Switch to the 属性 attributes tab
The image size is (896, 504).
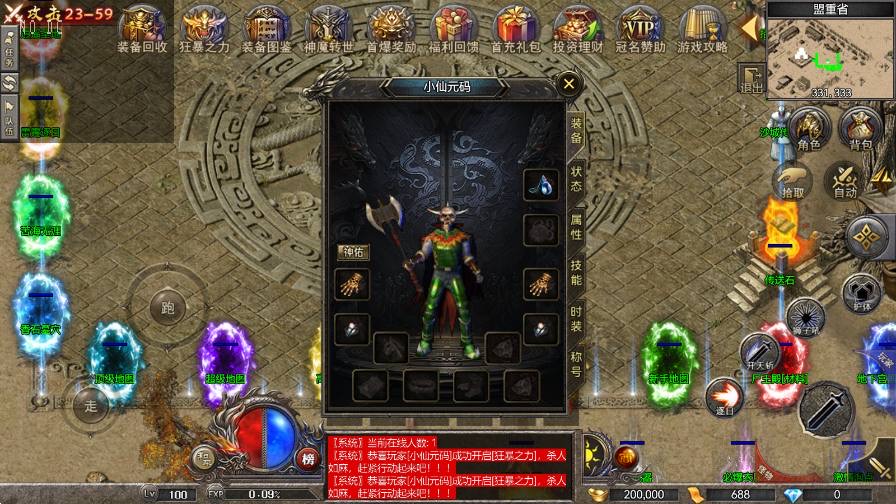point(577,225)
